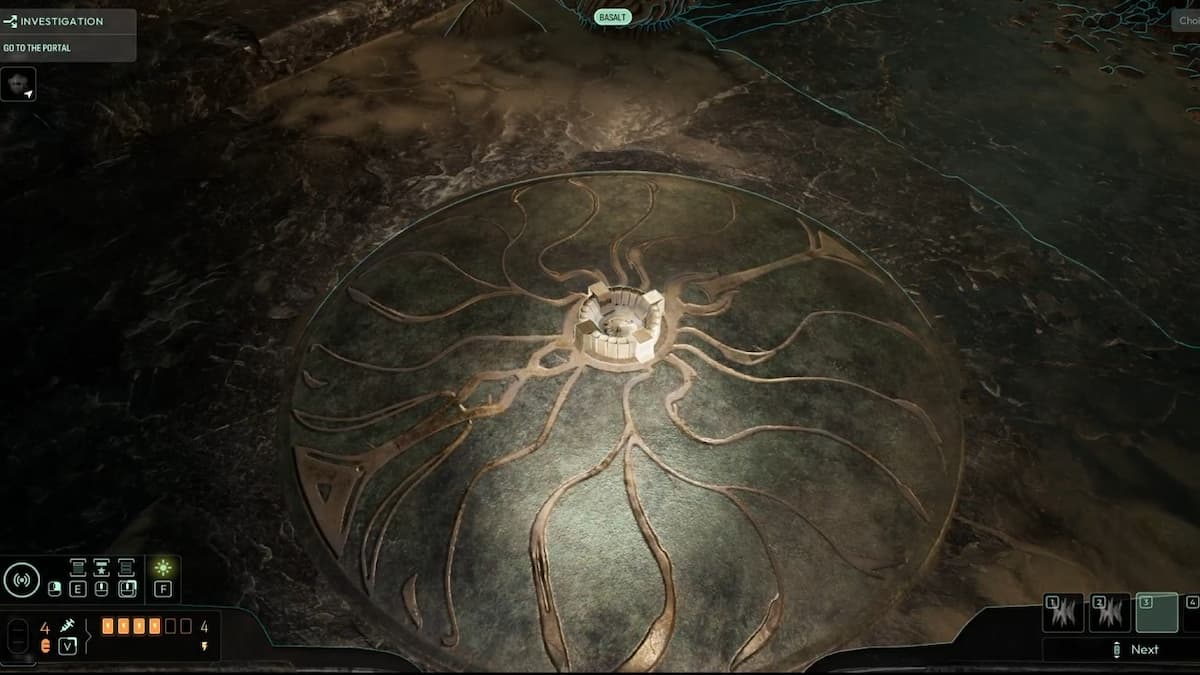Select hotbar slot 2 item
The width and height of the screenshot is (1200, 675).
tap(1110, 613)
